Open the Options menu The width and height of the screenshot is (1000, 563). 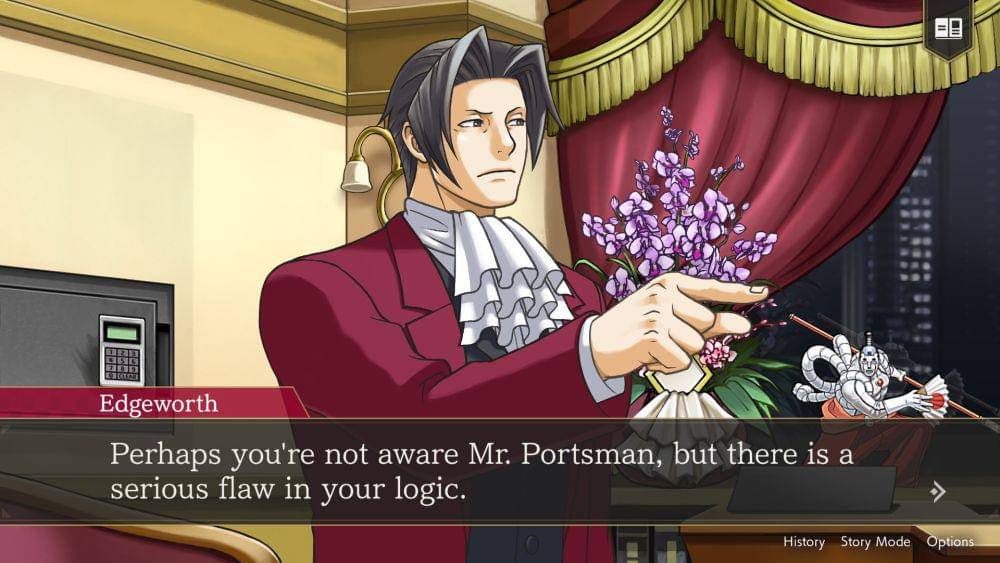pos(949,542)
